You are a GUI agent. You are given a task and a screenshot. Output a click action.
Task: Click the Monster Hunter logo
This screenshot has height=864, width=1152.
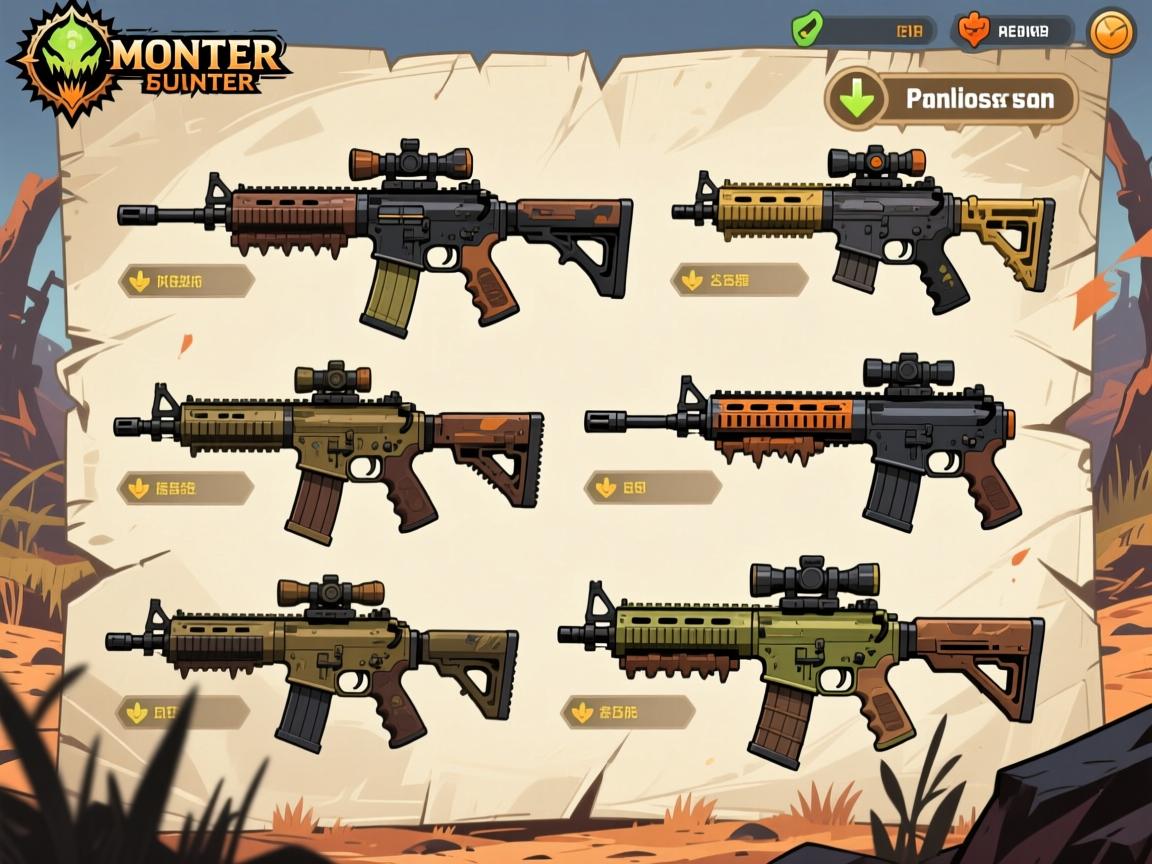click(x=150, y=60)
